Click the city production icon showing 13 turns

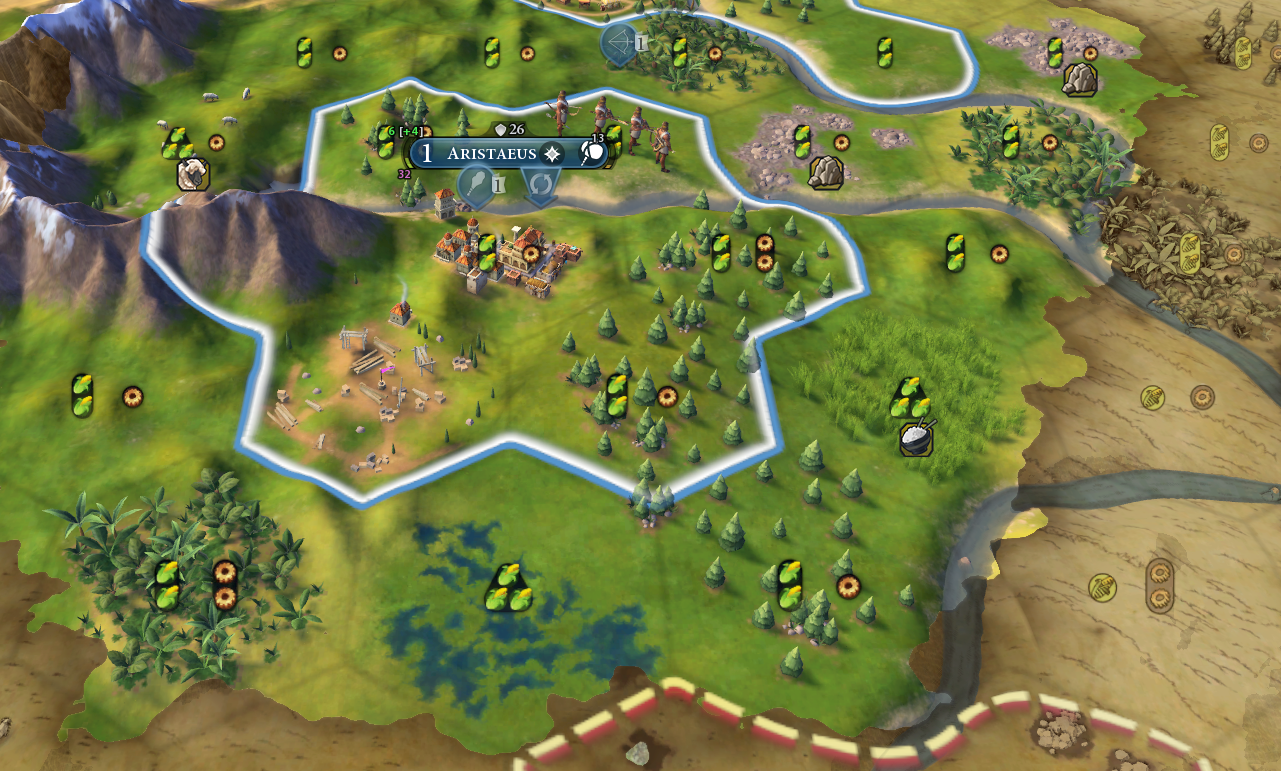pos(593,153)
